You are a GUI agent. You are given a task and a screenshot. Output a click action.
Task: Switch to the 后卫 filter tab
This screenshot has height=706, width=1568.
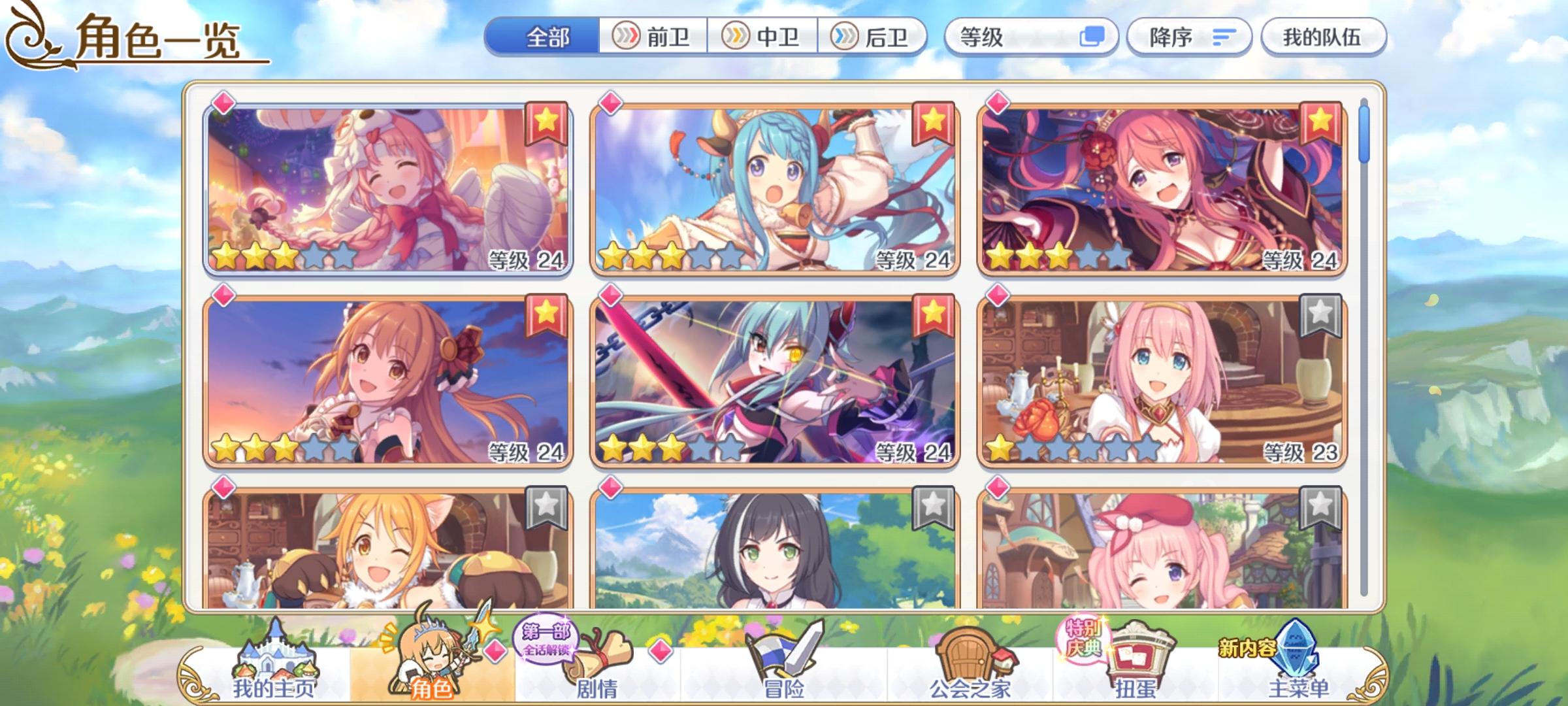[x=874, y=37]
